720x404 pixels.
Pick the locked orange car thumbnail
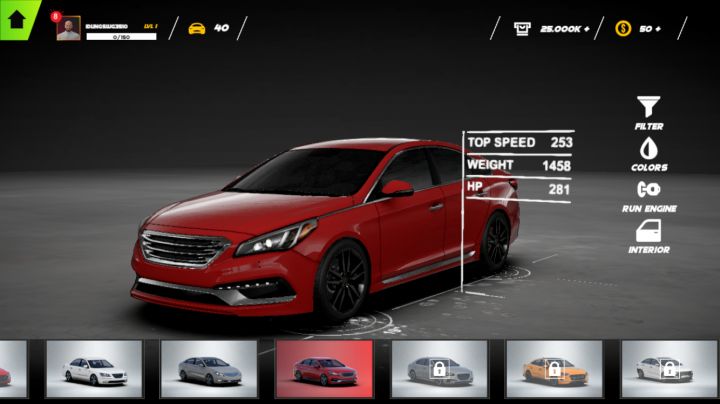[554, 369]
